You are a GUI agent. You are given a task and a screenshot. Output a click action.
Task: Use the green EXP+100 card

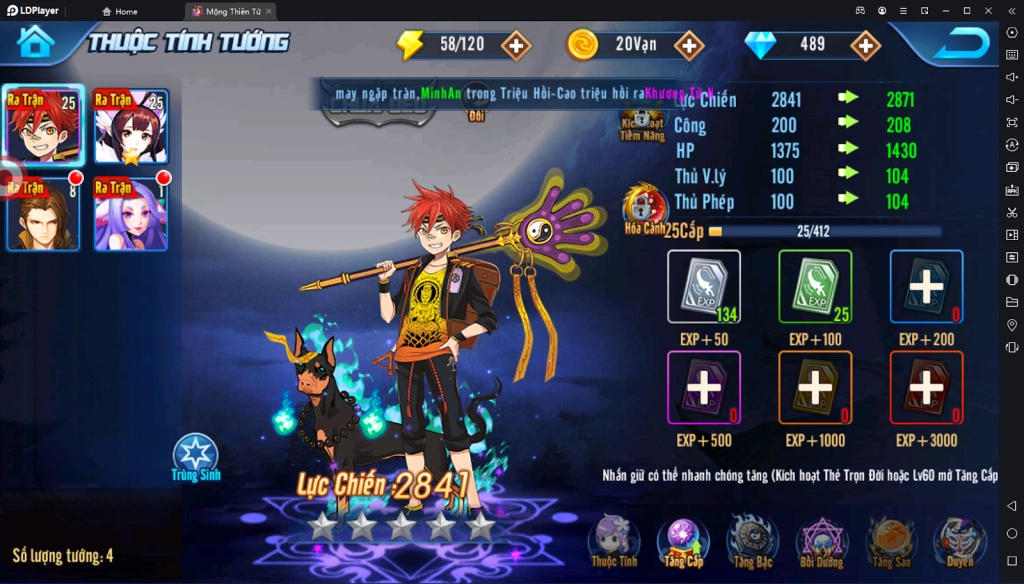coord(815,287)
